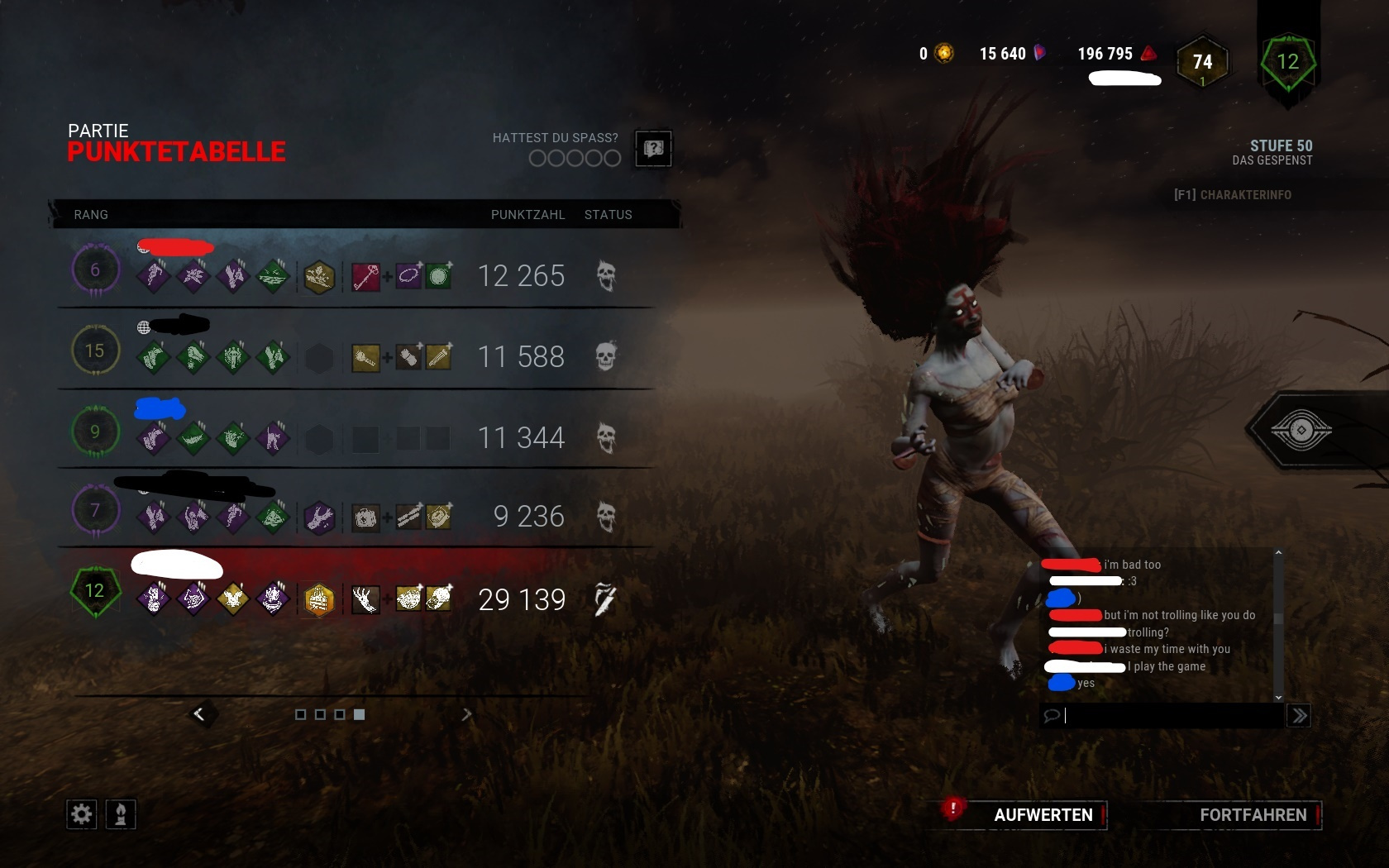Viewport: 1389px width, 868px height.
Task: Click the lamp icon beside the settings gear
Action: tap(118, 814)
